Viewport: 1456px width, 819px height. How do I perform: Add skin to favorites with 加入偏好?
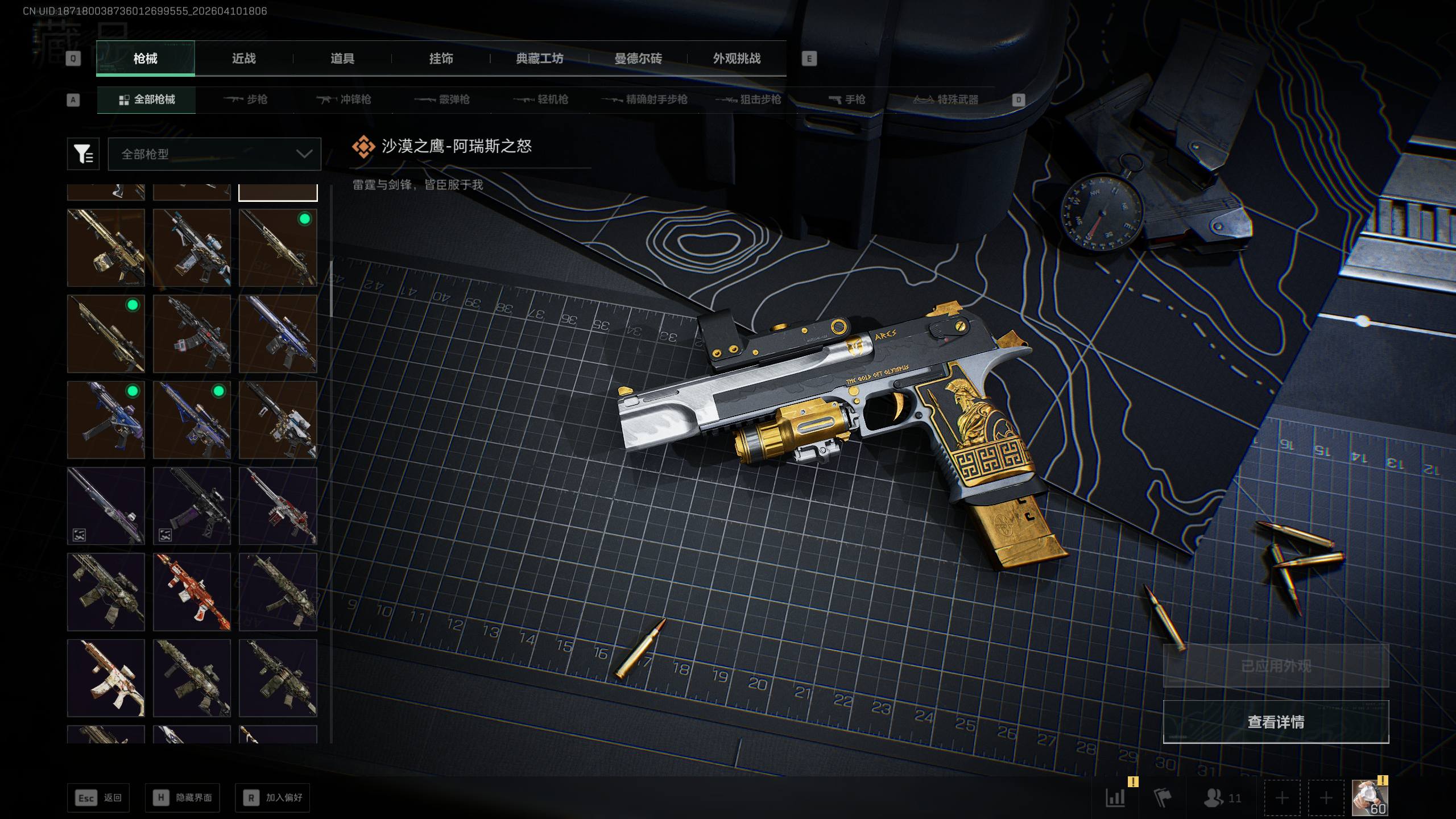[x=272, y=798]
